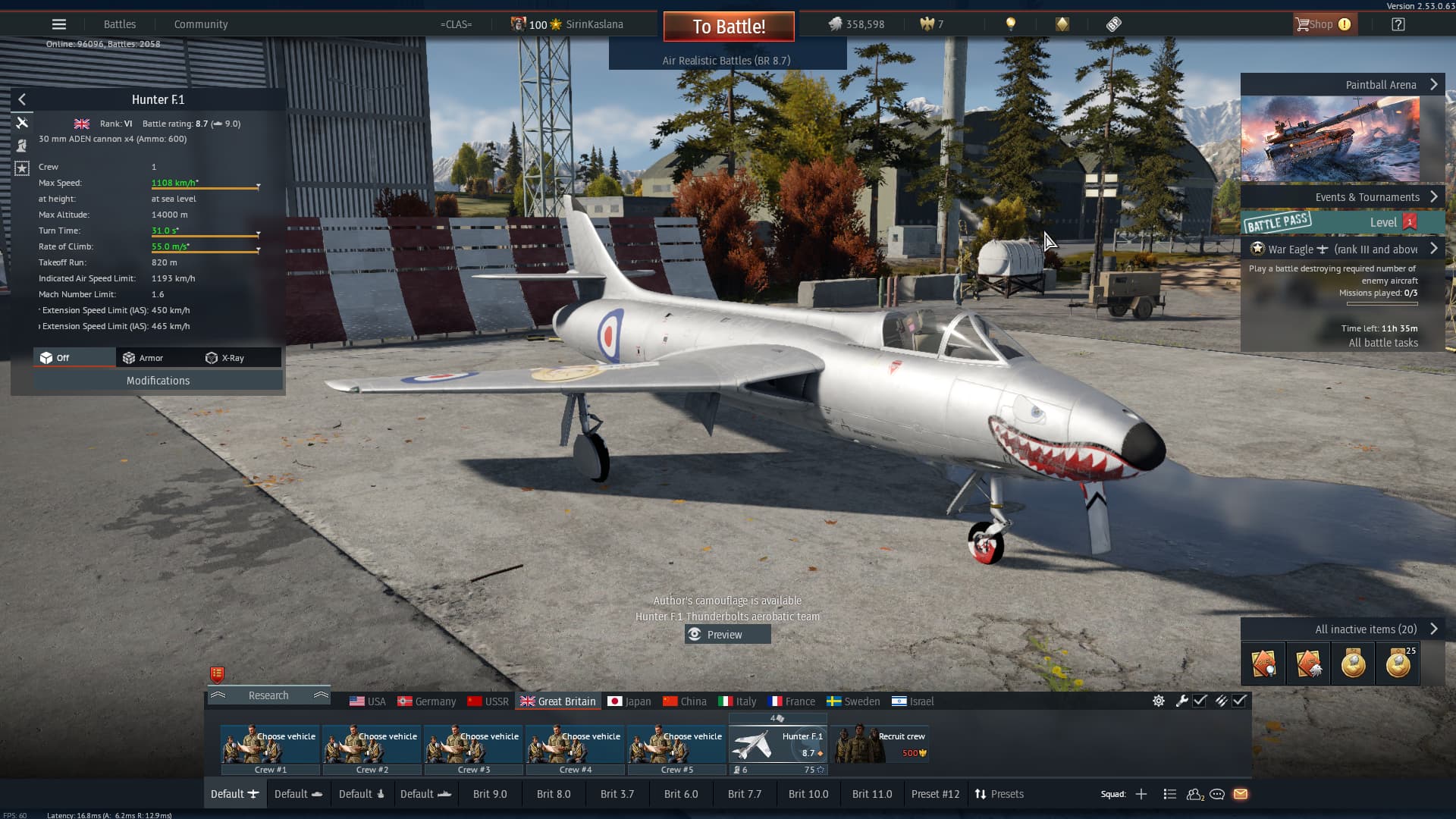Screen dimensions: 1456x819
Task: Show All battle tasks
Action: click(x=1383, y=343)
